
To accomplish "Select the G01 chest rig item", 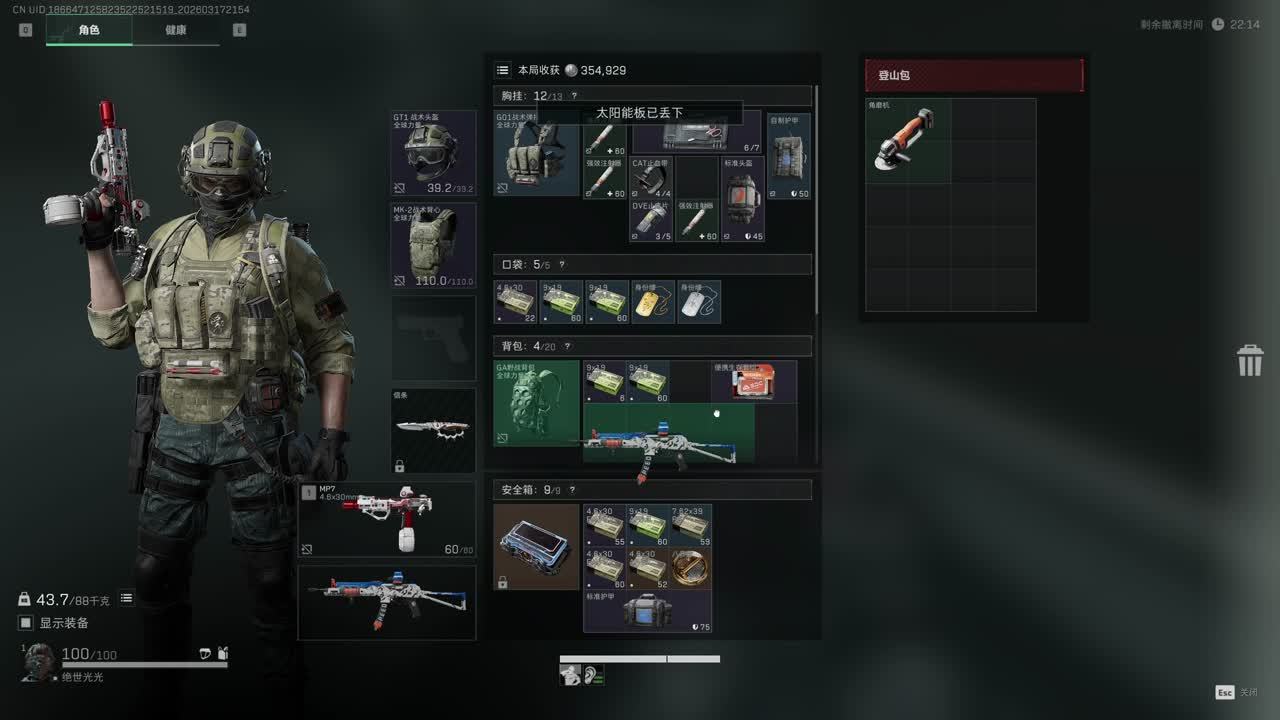I will coord(537,153).
